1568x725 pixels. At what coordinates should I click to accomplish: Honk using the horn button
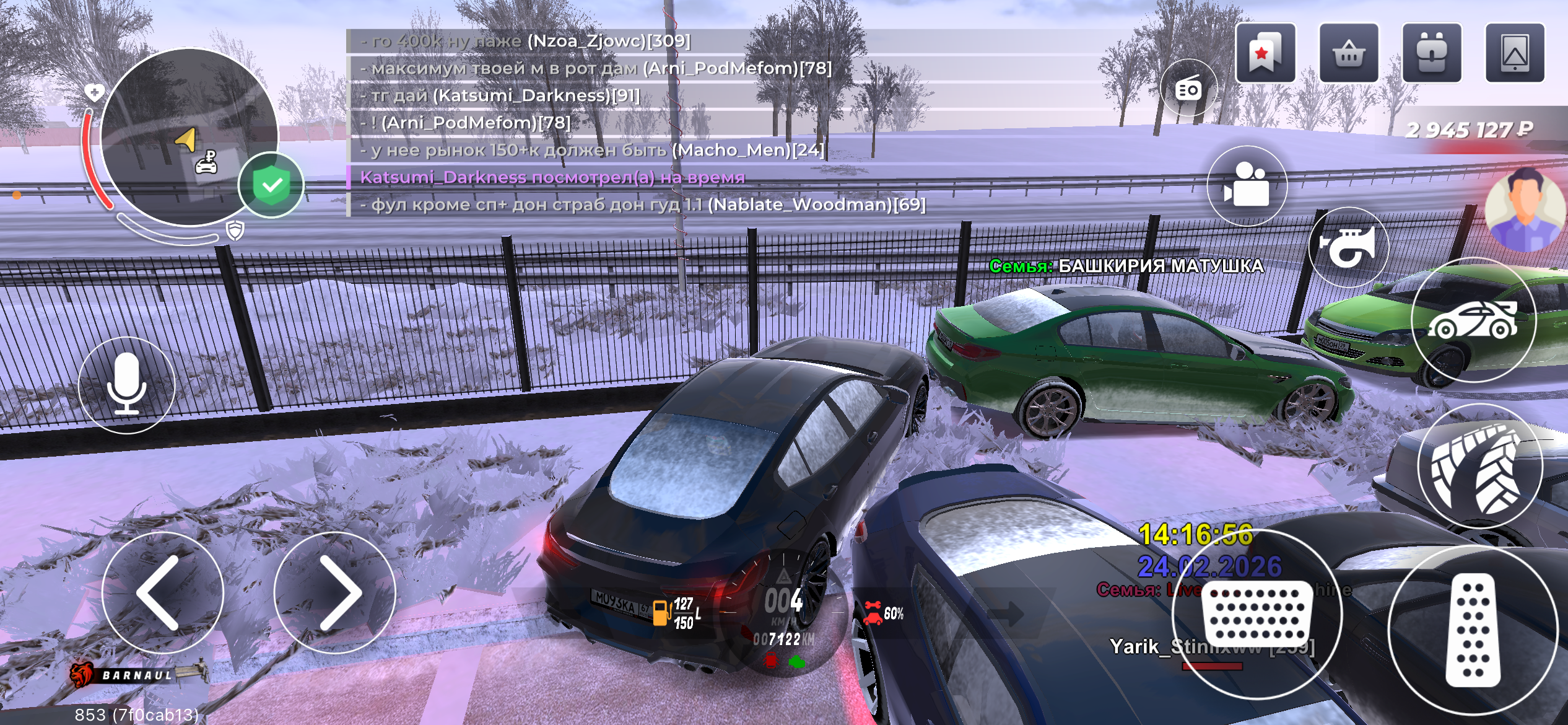coord(1348,247)
